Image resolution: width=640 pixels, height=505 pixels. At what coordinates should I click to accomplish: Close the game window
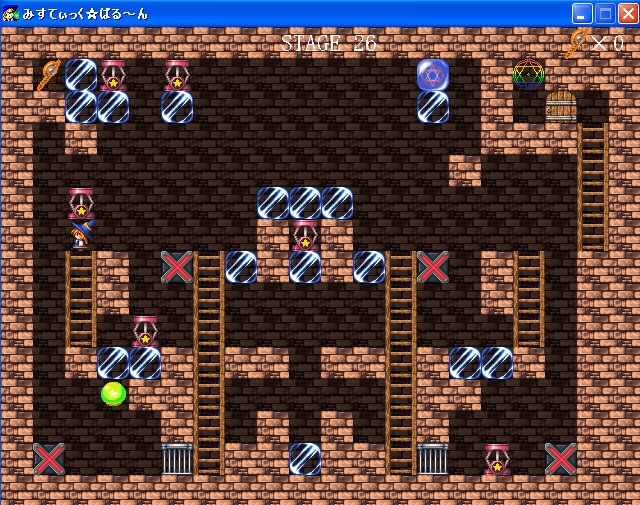[x=626, y=13]
